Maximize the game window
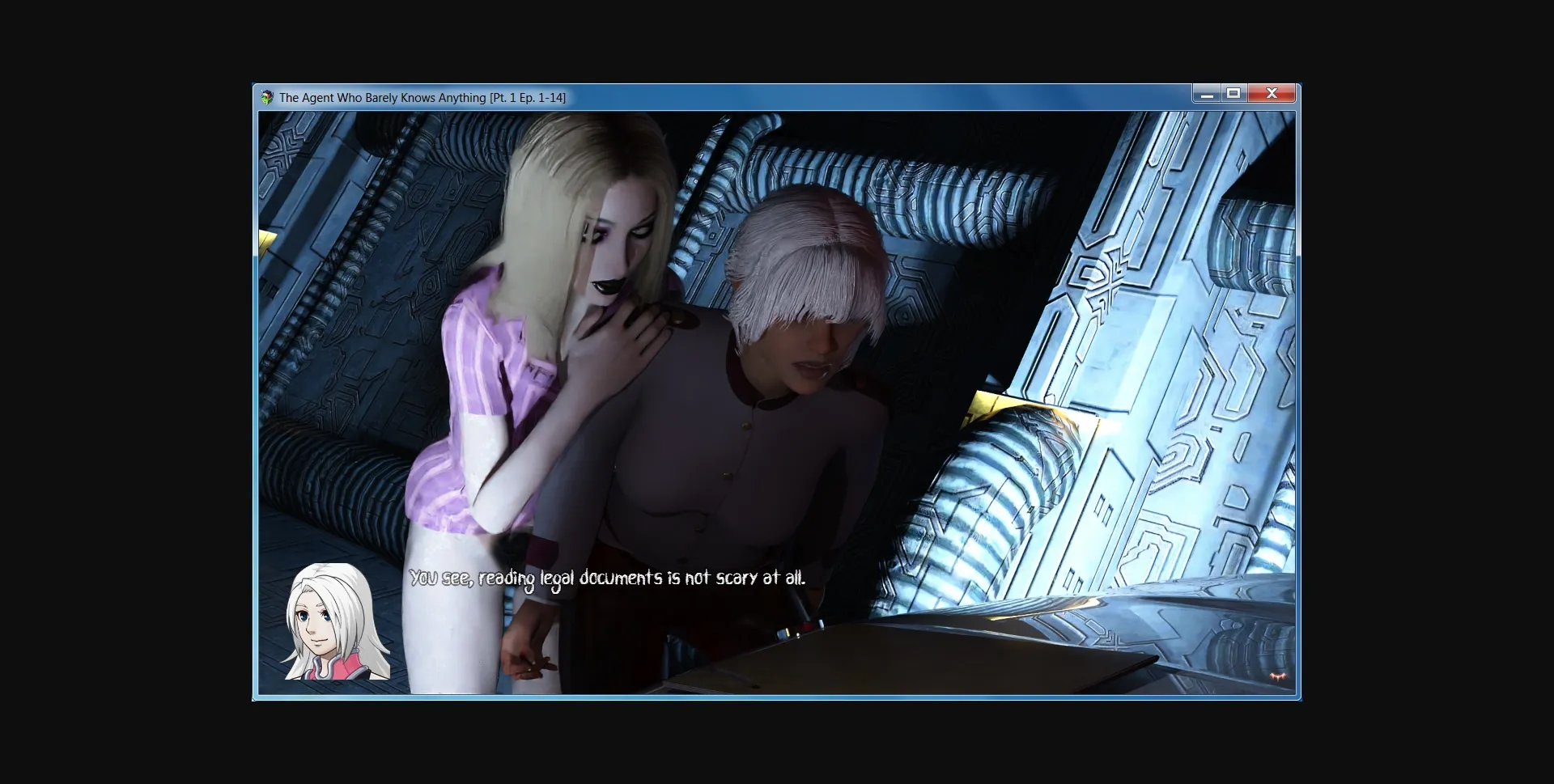The image size is (1554, 784). pos(1234,93)
